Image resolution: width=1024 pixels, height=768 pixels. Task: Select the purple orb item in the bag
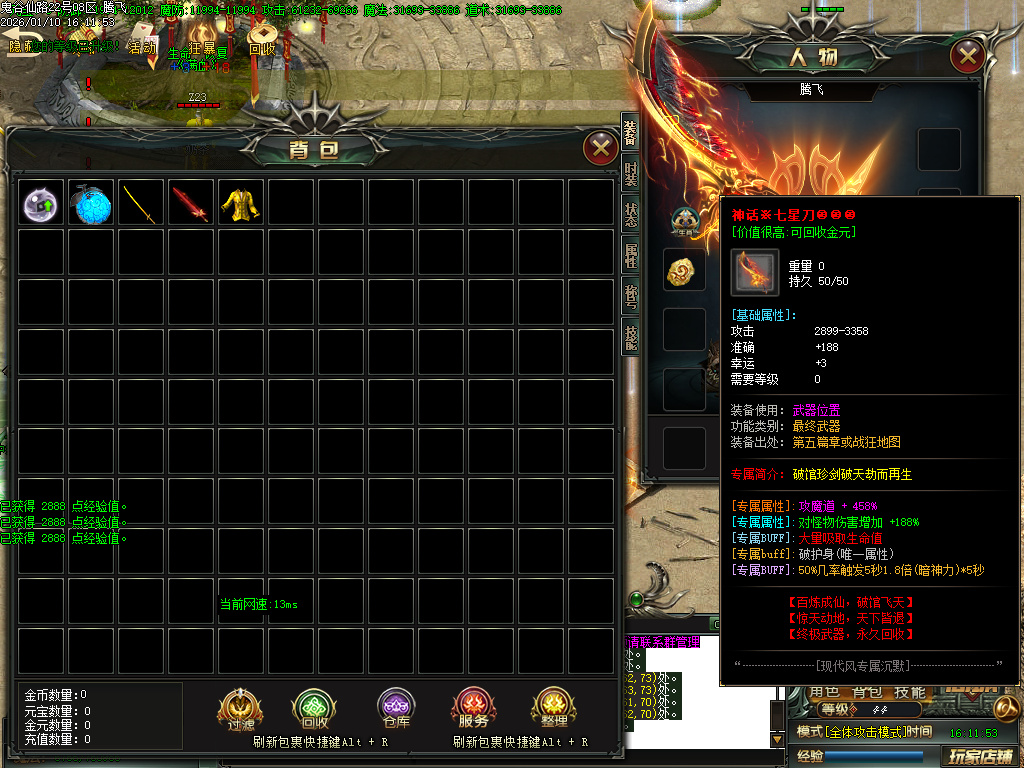pos(42,203)
